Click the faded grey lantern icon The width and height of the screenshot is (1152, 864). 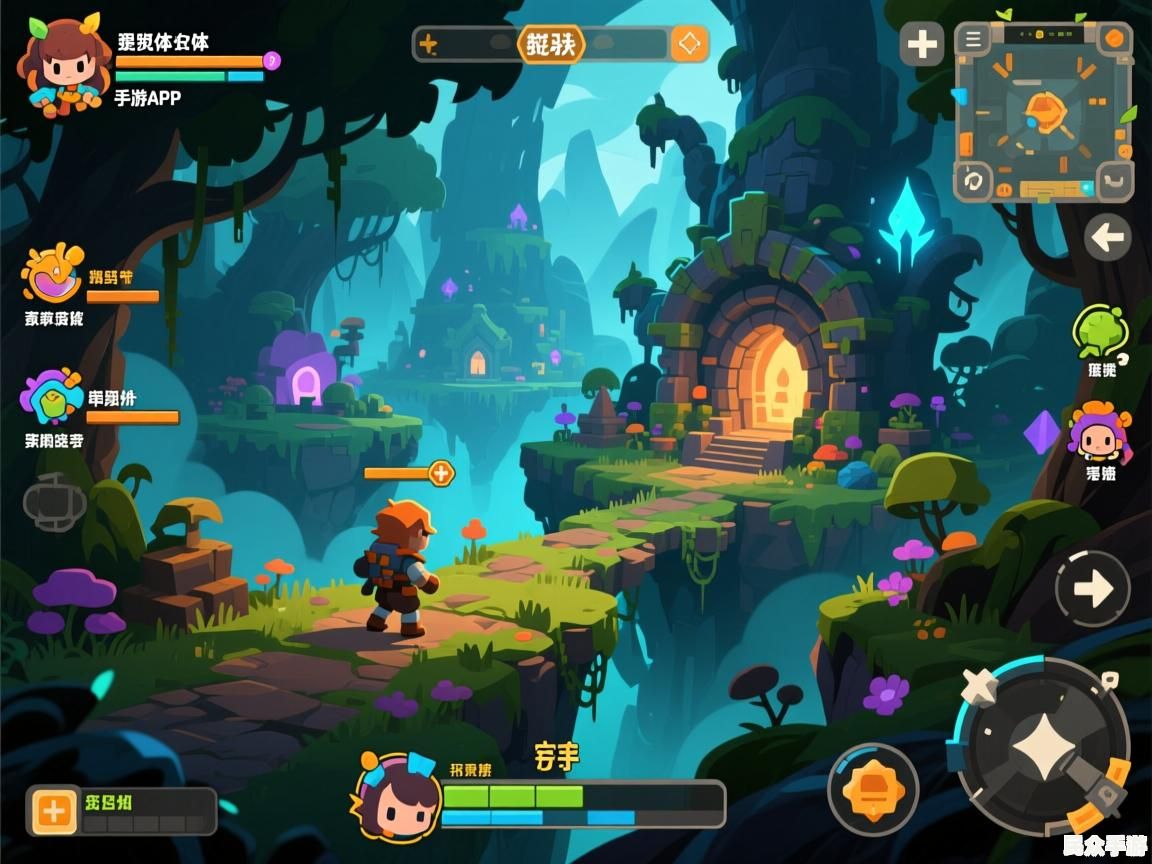pyautogui.click(x=54, y=501)
